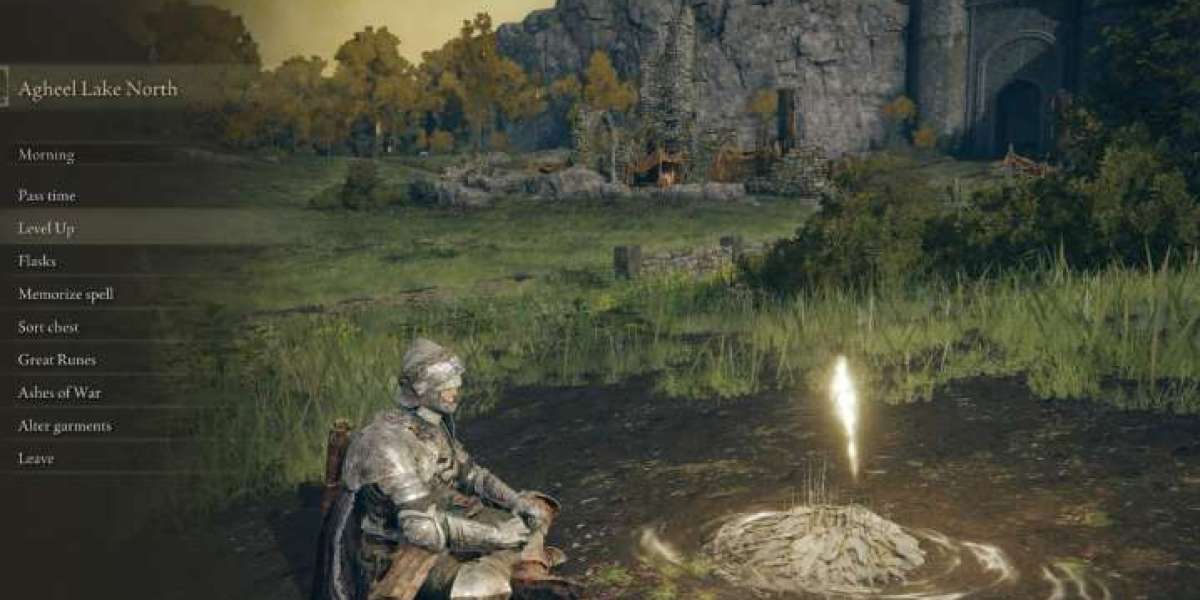This screenshot has height=600, width=1200.
Task: Click Leave to exit the grace menu
Action: point(36,458)
